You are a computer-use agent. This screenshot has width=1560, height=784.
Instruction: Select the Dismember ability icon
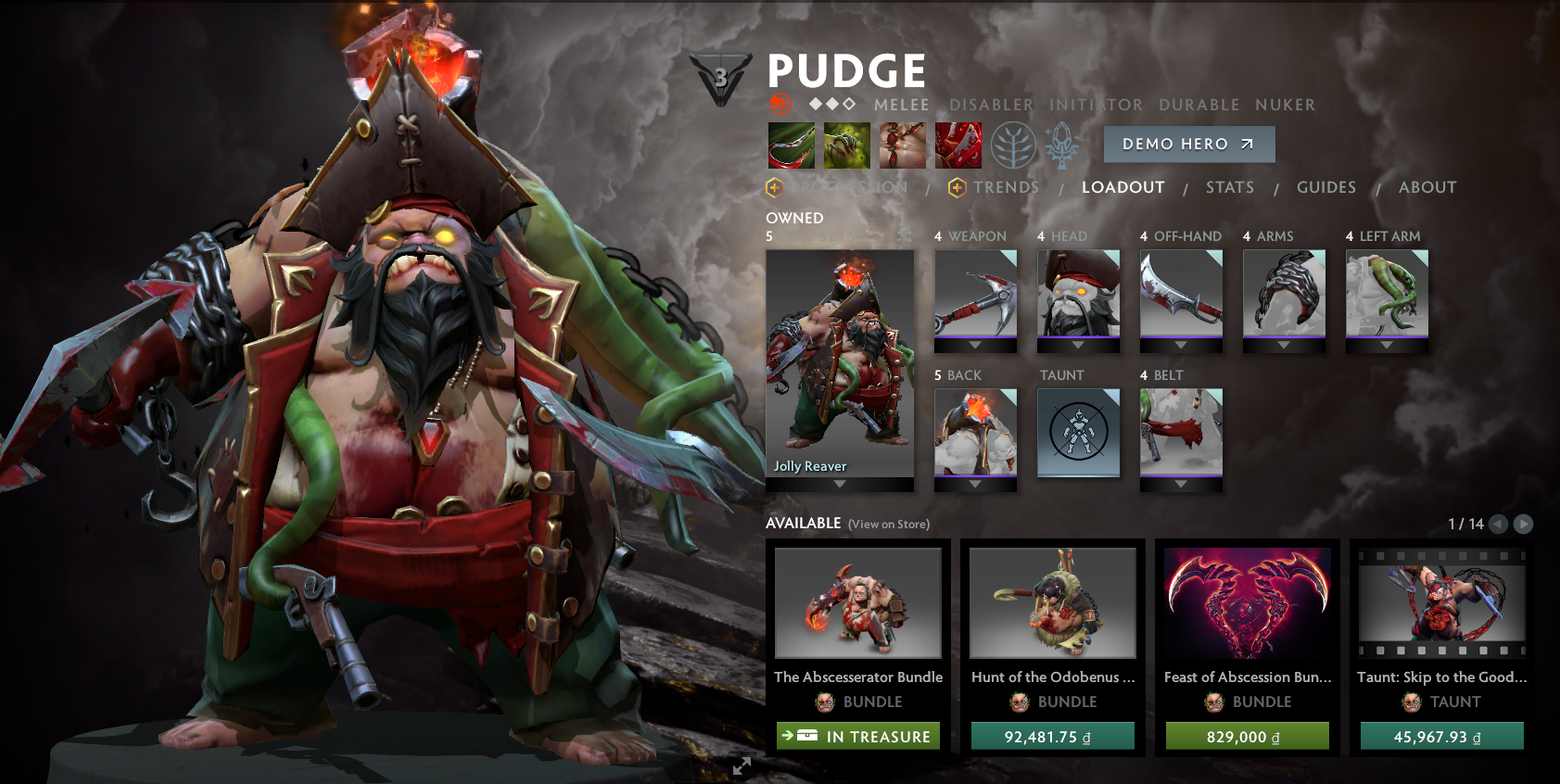(x=958, y=145)
